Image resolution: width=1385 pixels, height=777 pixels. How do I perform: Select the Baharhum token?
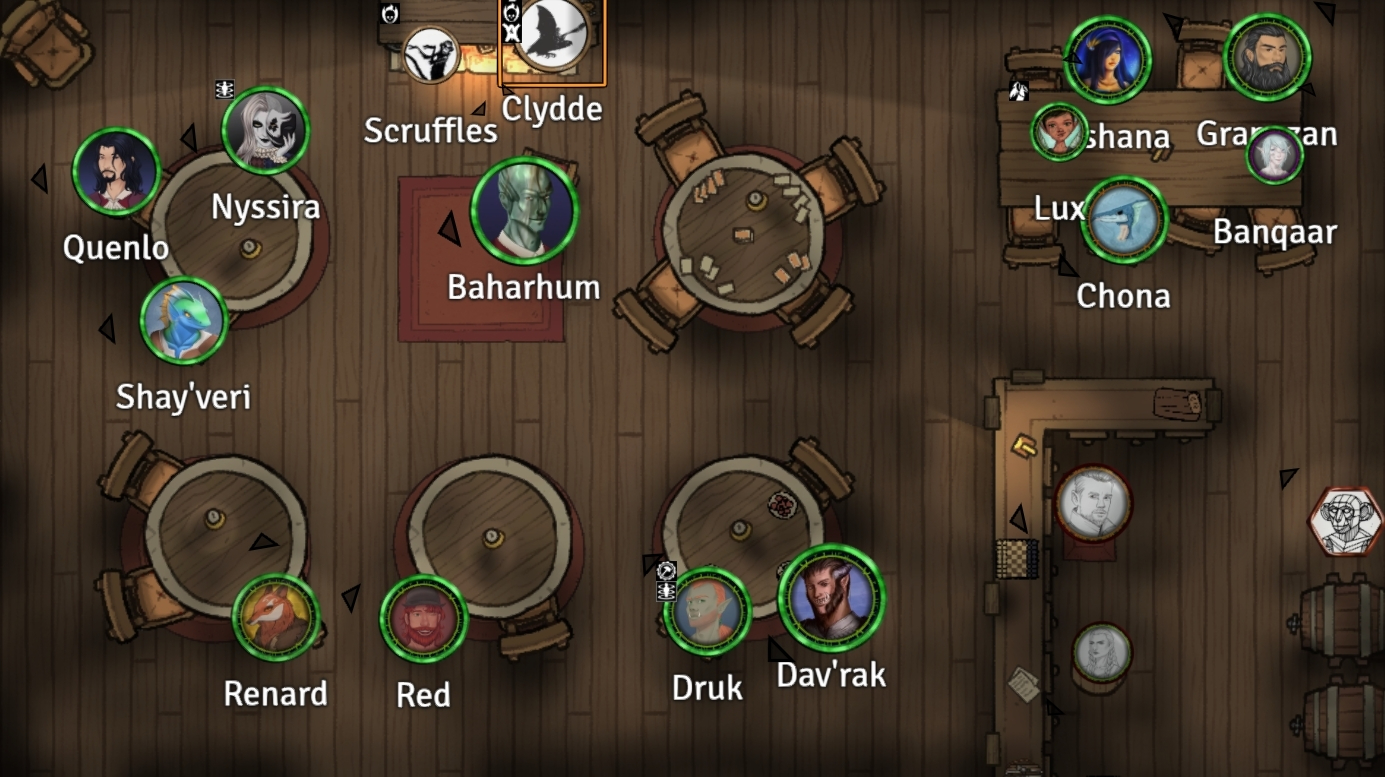click(x=524, y=211)
